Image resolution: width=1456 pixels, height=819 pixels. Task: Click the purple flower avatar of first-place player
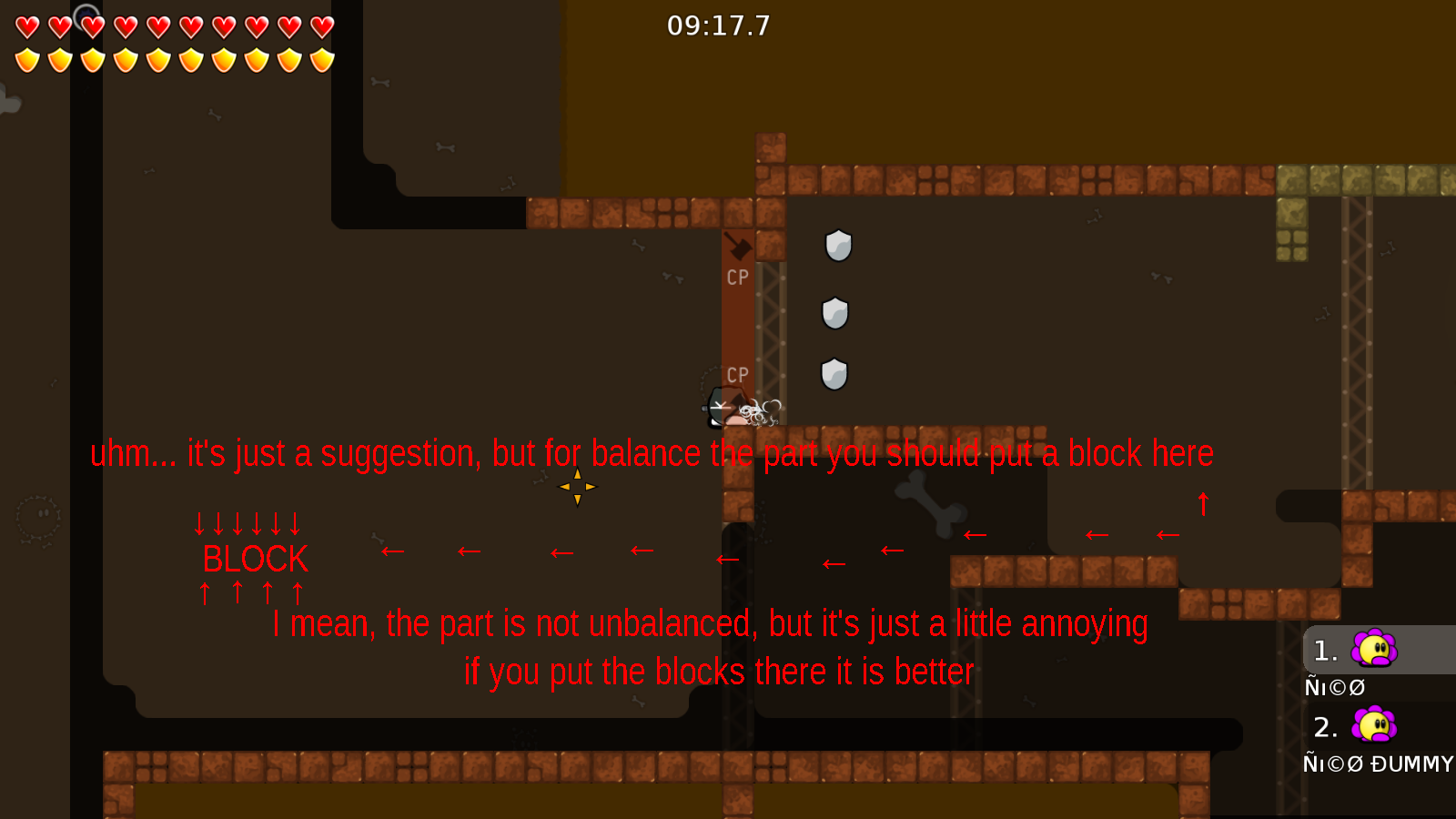1374,650
